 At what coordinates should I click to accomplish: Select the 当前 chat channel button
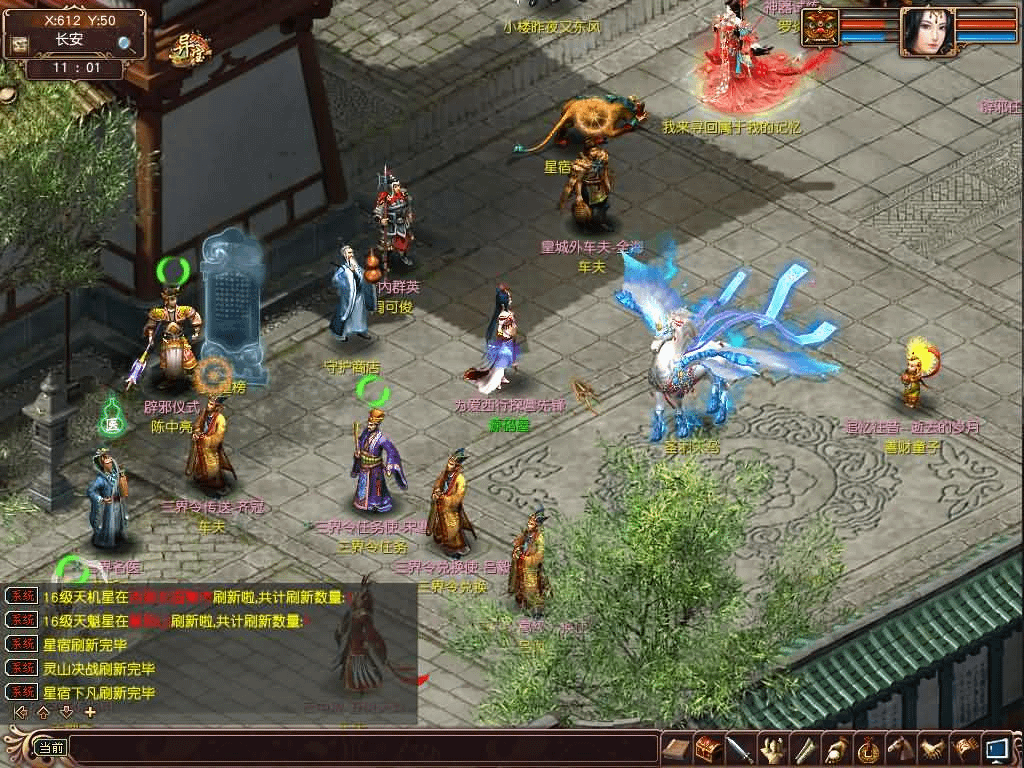[x=50, y=748]
